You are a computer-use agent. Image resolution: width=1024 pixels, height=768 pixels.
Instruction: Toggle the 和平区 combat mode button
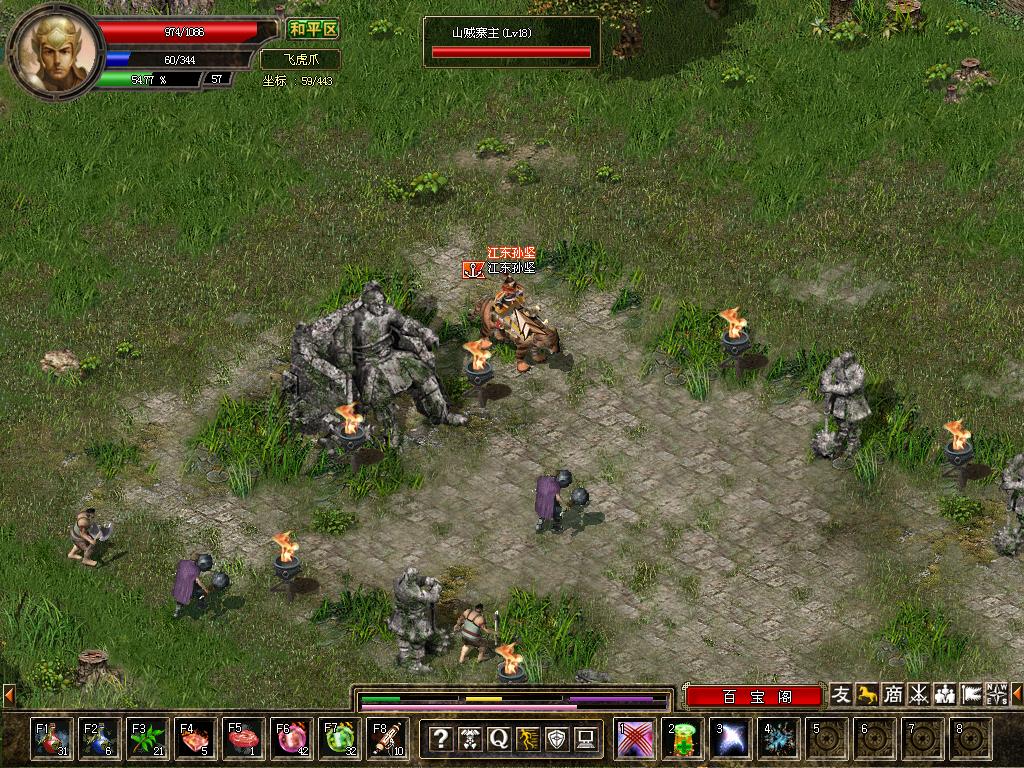point(312,30)
